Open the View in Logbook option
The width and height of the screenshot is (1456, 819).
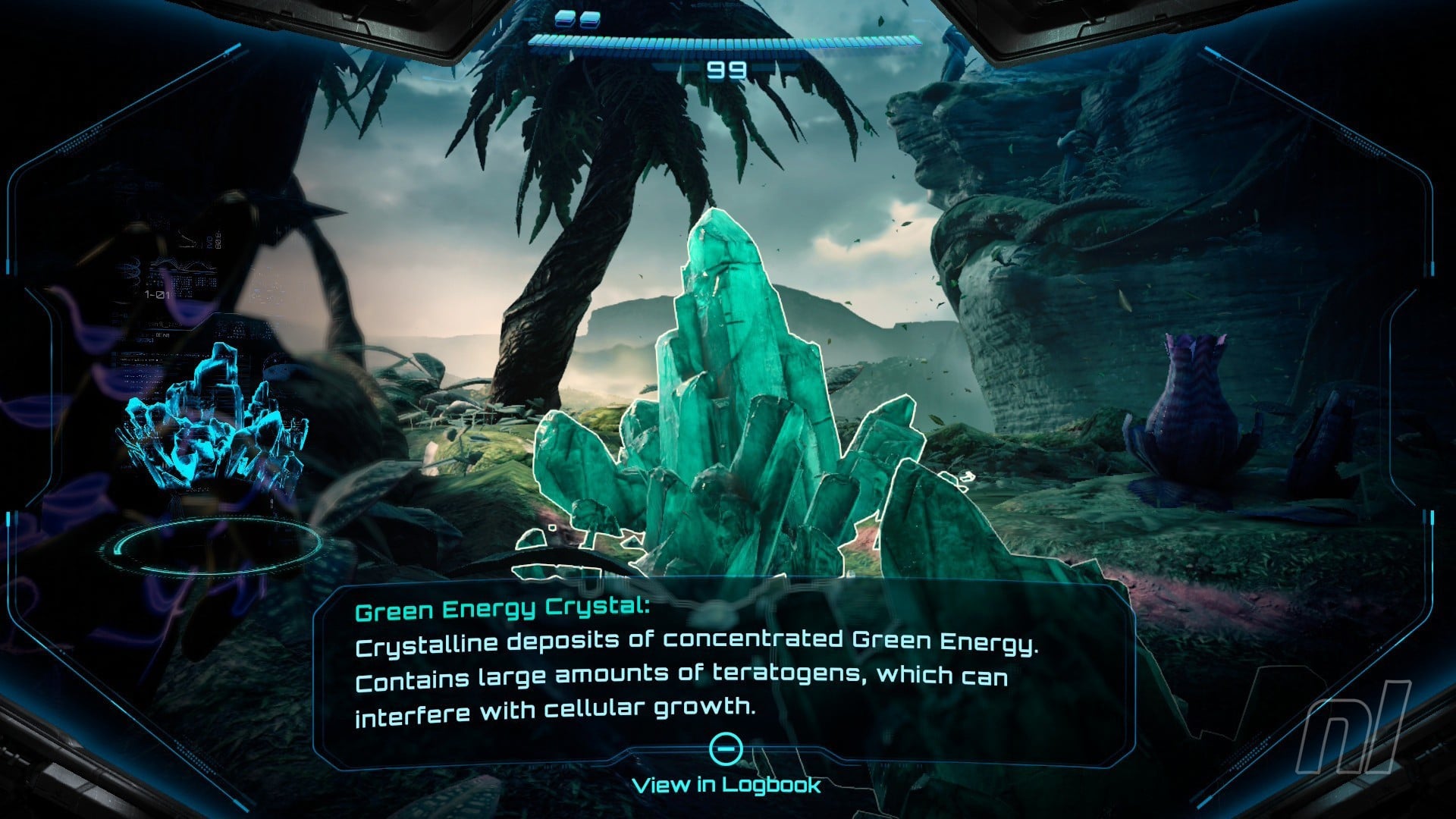click(x=726, y=783)
